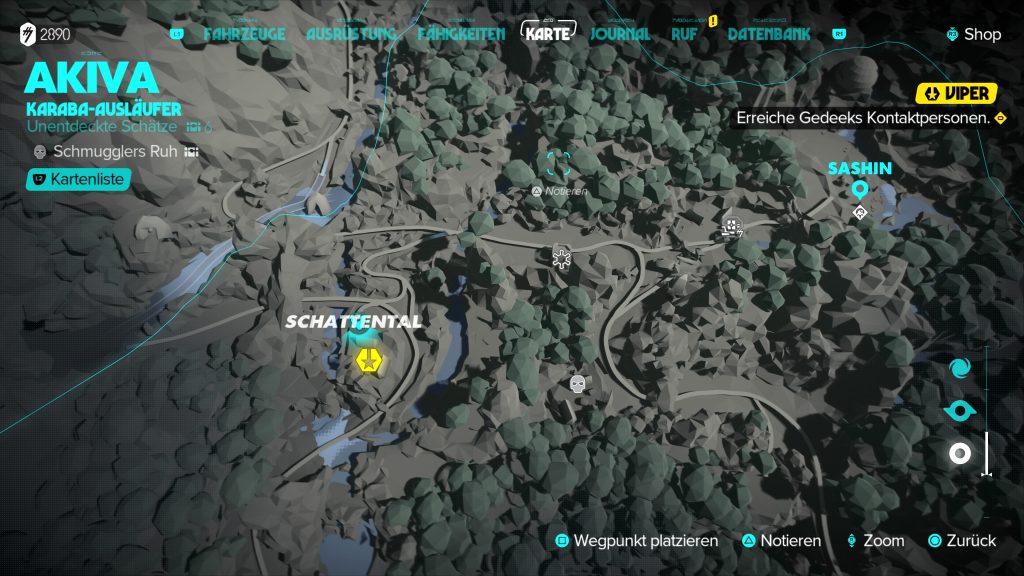Show the Fähigkeiten tab

(x=462, y=34)
